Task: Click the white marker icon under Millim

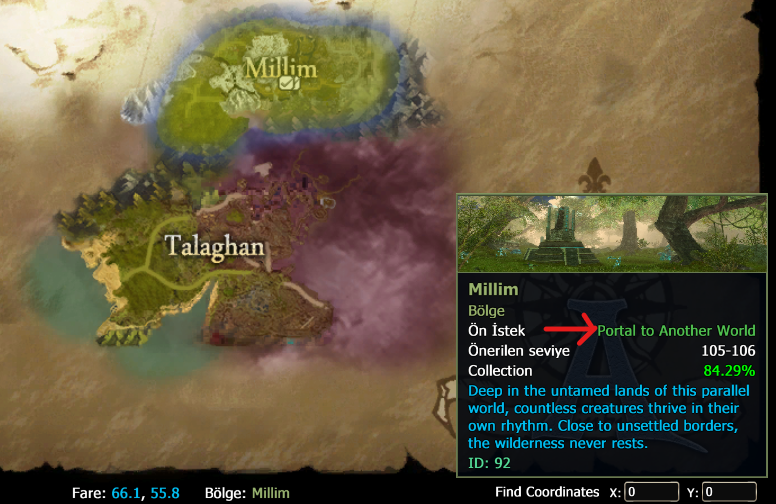Action: [x=287, y=85]
